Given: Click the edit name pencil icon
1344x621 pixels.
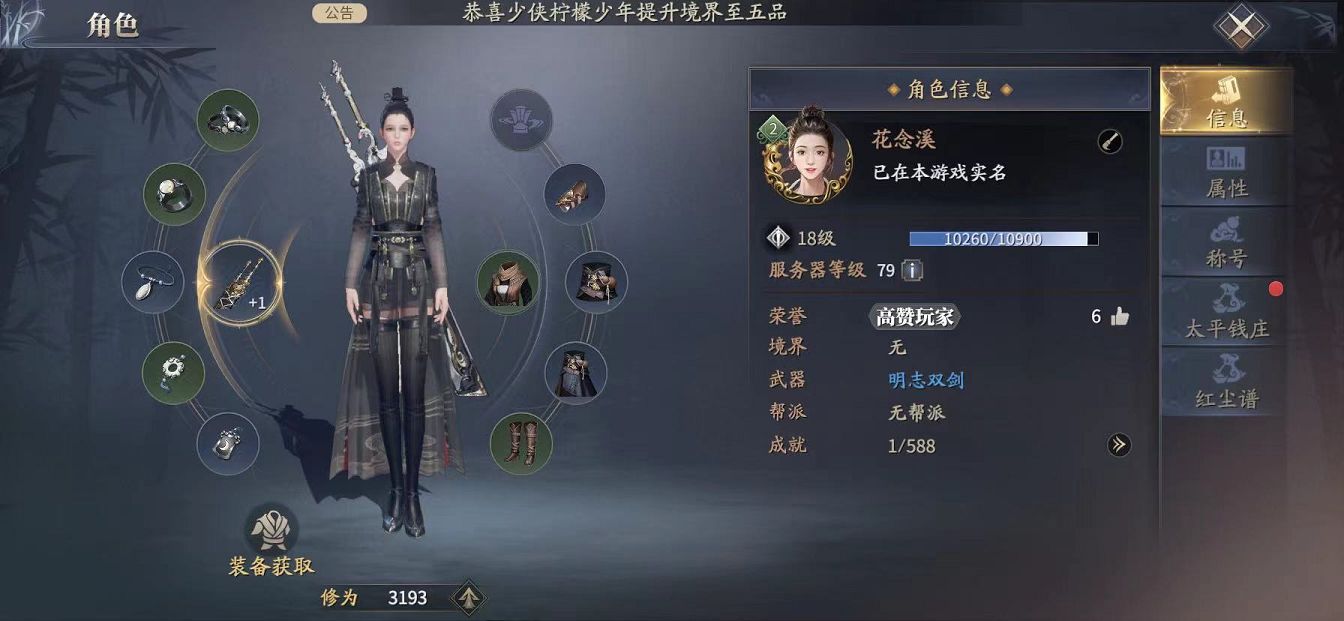Looking at the screenshot, I should pyautogui.click(x=1109, y=142).
